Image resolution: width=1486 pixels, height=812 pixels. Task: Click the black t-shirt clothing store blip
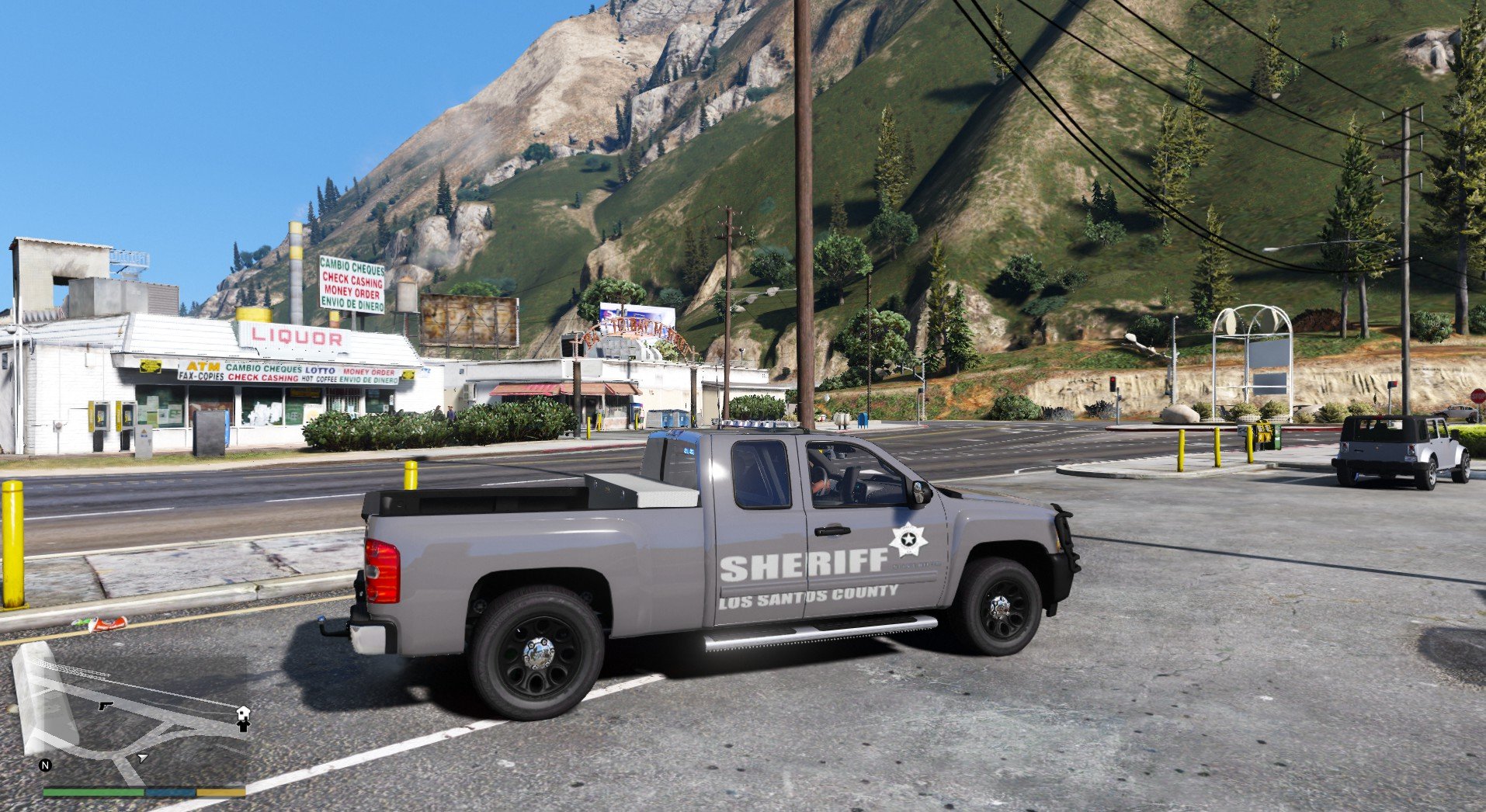(243, 726)
